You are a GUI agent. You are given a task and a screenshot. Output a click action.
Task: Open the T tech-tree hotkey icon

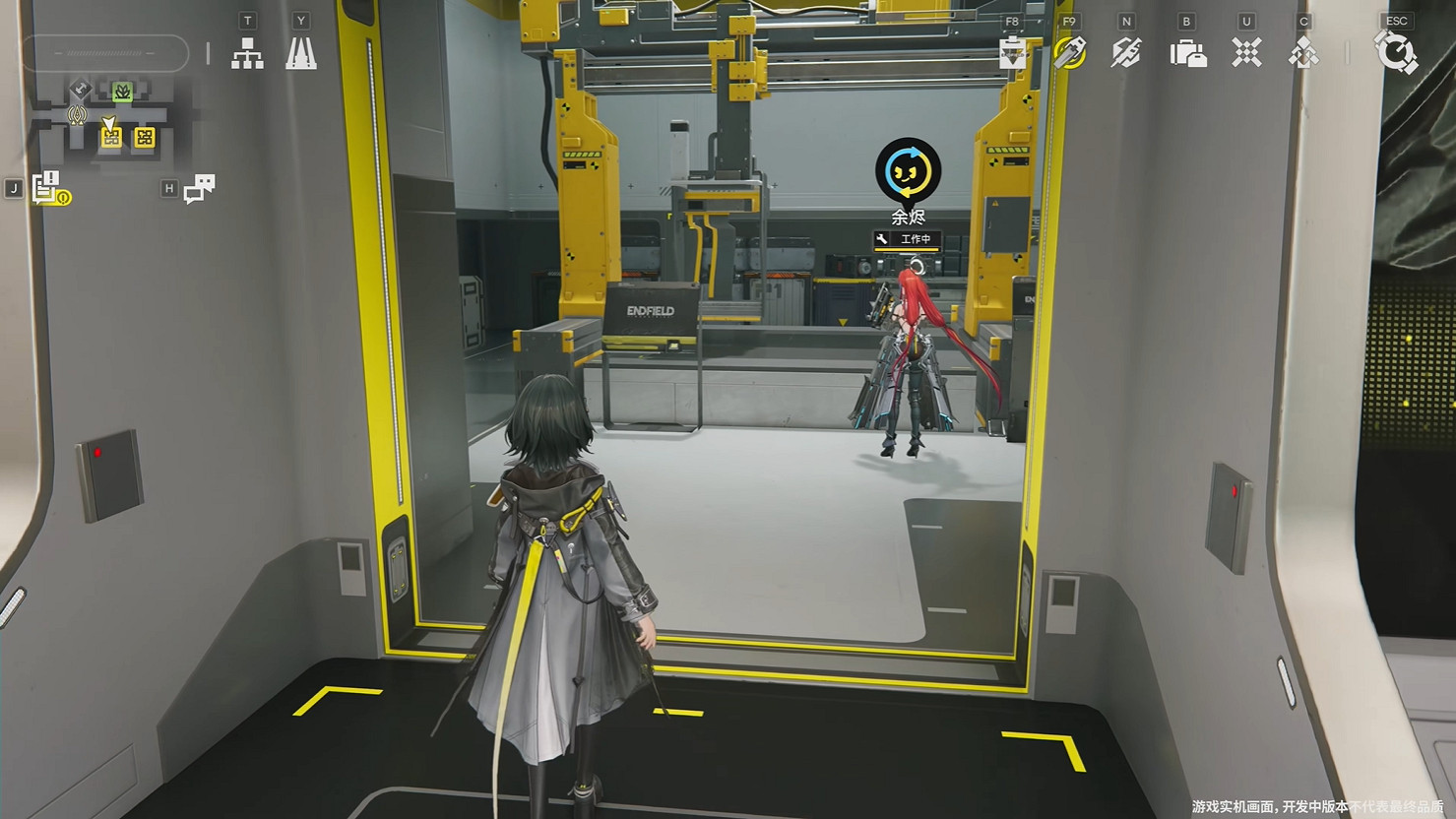point(246,54)
